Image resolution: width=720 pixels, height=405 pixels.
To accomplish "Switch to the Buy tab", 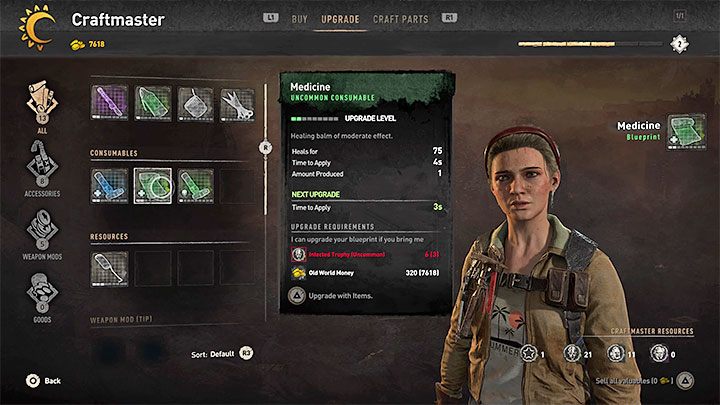I will [299, 18].
